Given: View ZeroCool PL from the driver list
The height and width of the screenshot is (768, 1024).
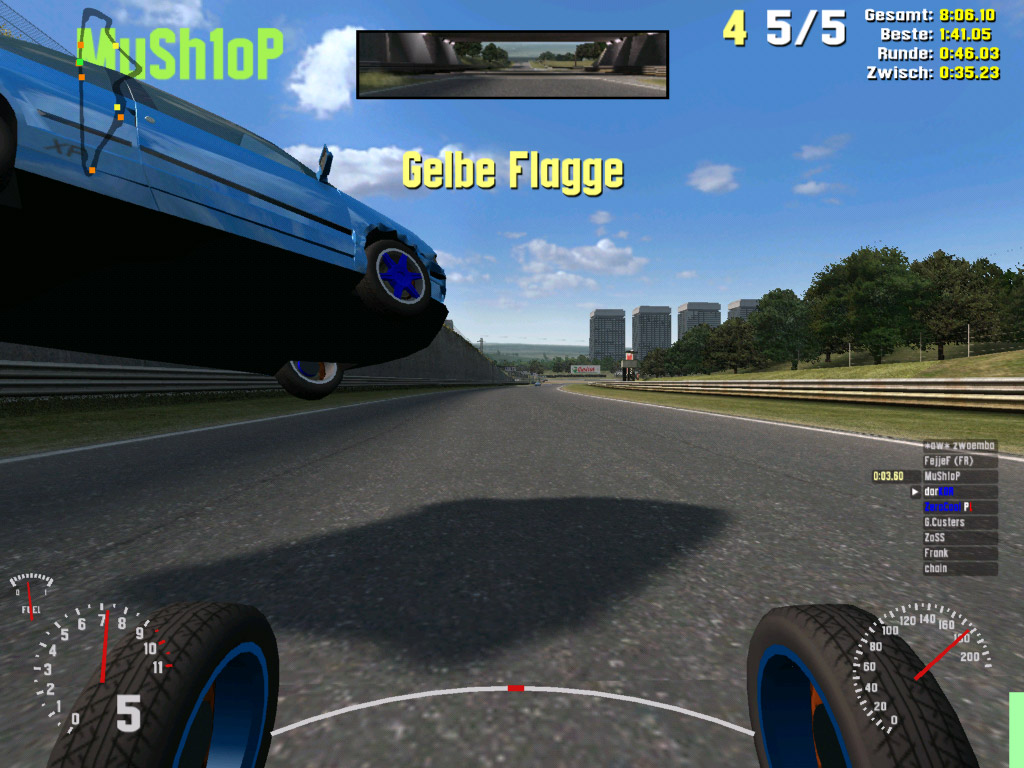Looking at the screenshot, I should tap(959, 507).
